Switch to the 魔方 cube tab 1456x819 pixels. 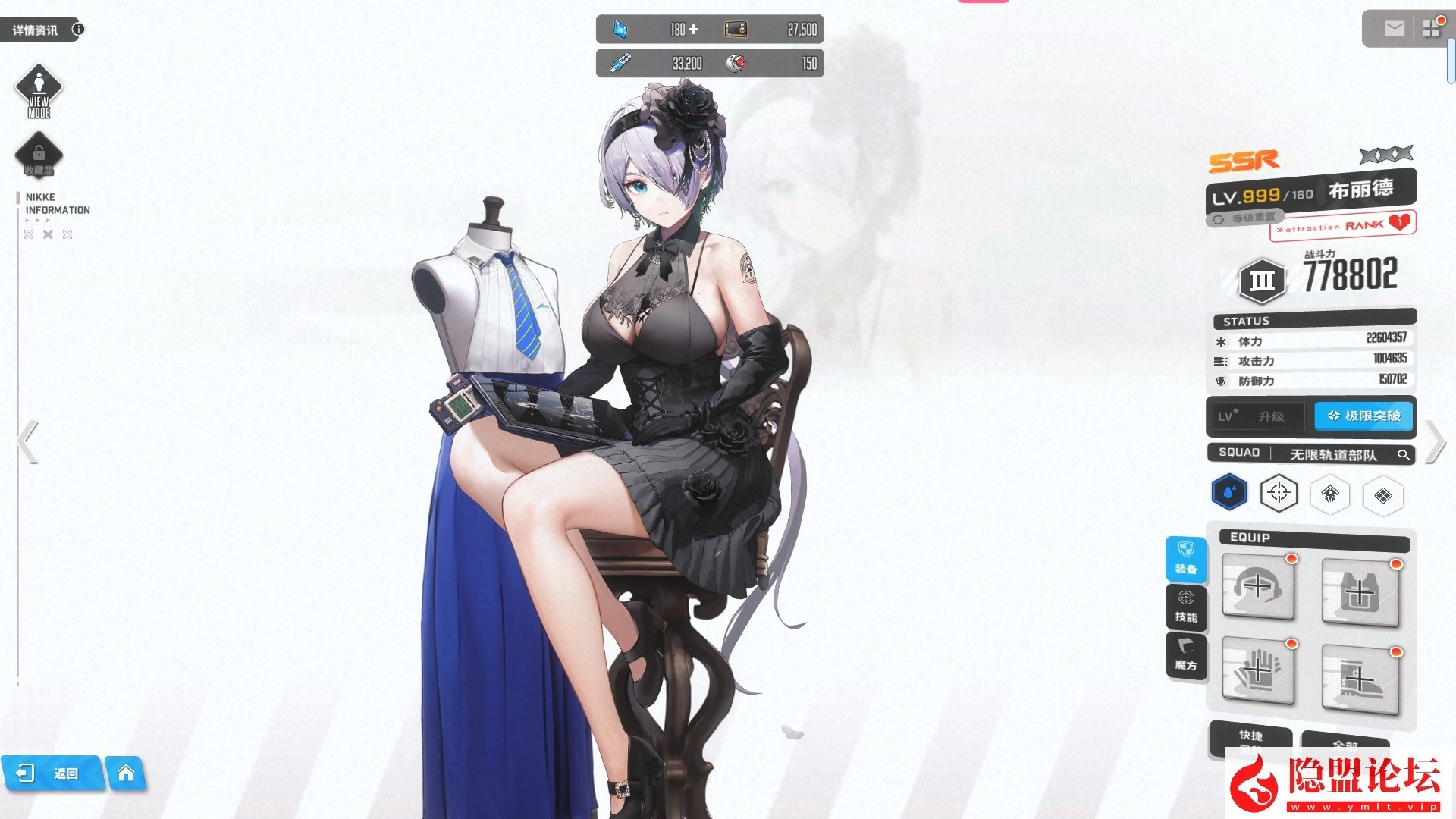[1186, 653]
